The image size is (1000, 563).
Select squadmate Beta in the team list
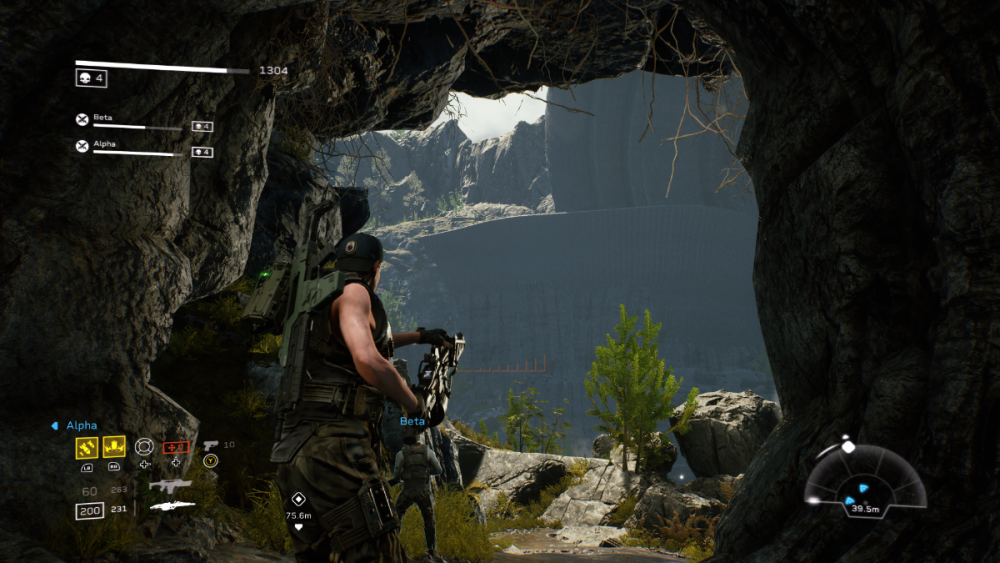(103, 118)
